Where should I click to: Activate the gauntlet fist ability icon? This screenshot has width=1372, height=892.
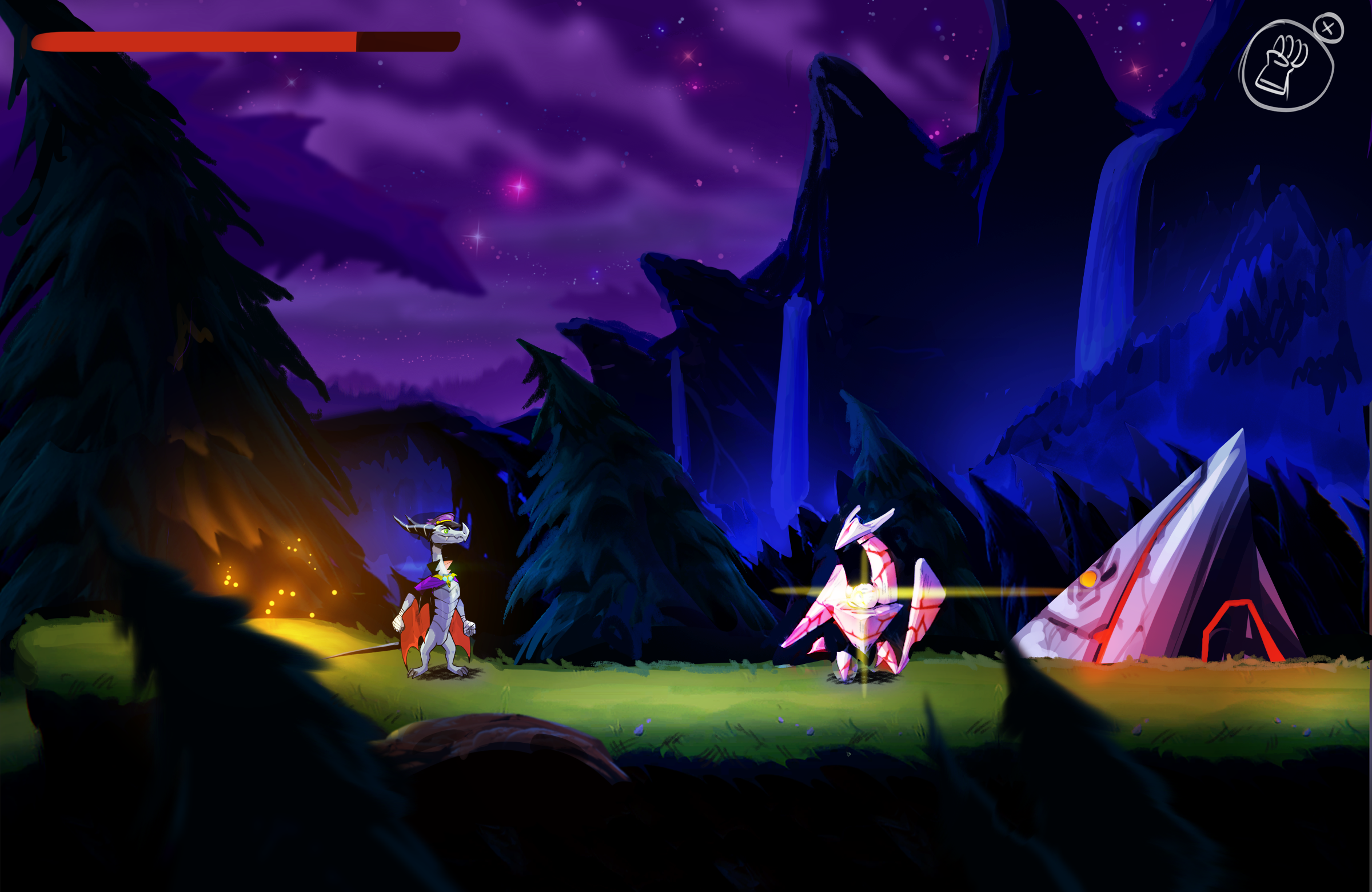1286,66
